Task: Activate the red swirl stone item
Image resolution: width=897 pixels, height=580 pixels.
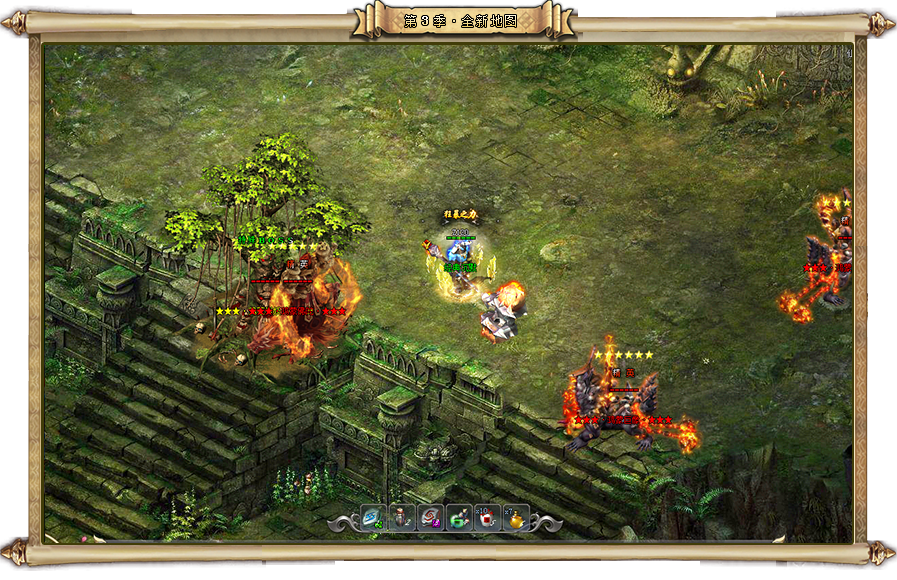Action: (430, 517)
